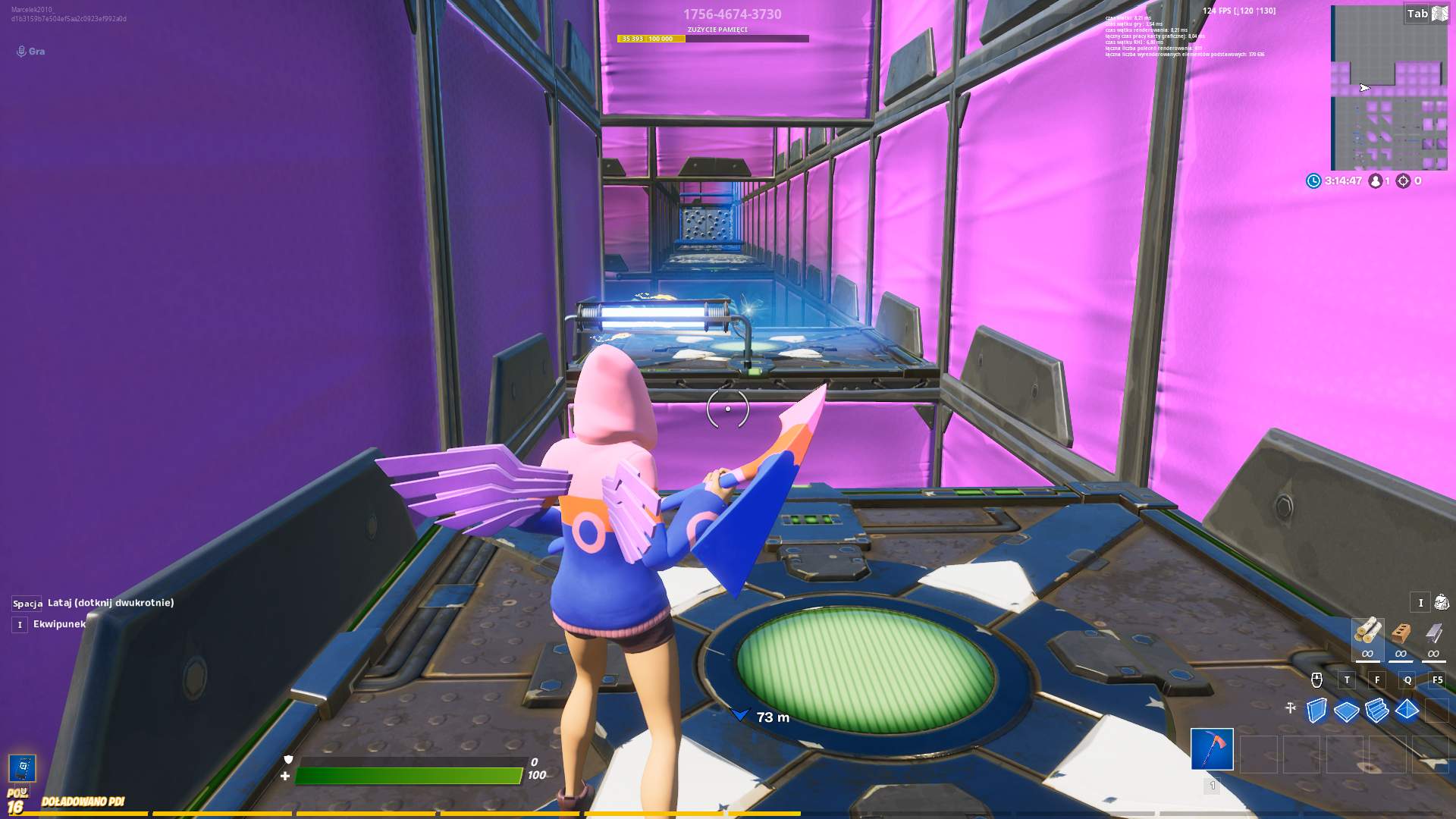Open the backpack icon next to I
Image resolution: width=1456 pixels, height=819 pixels.
pyautogui.click(x=1442, y=602)
